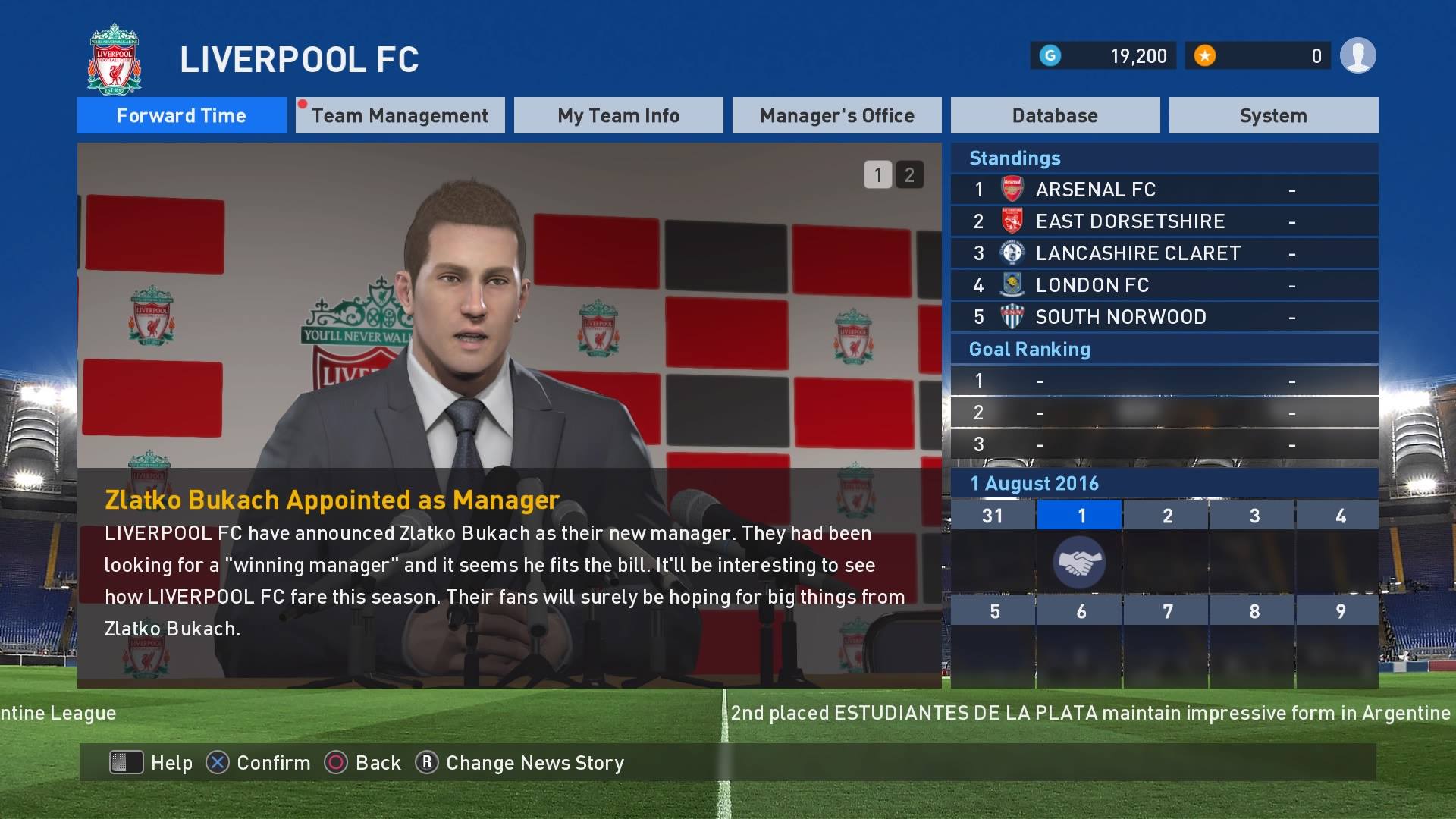Click the Liverpool FC club crest
1456x819 pixels.
pyautogui.click(x=115, y=60)
